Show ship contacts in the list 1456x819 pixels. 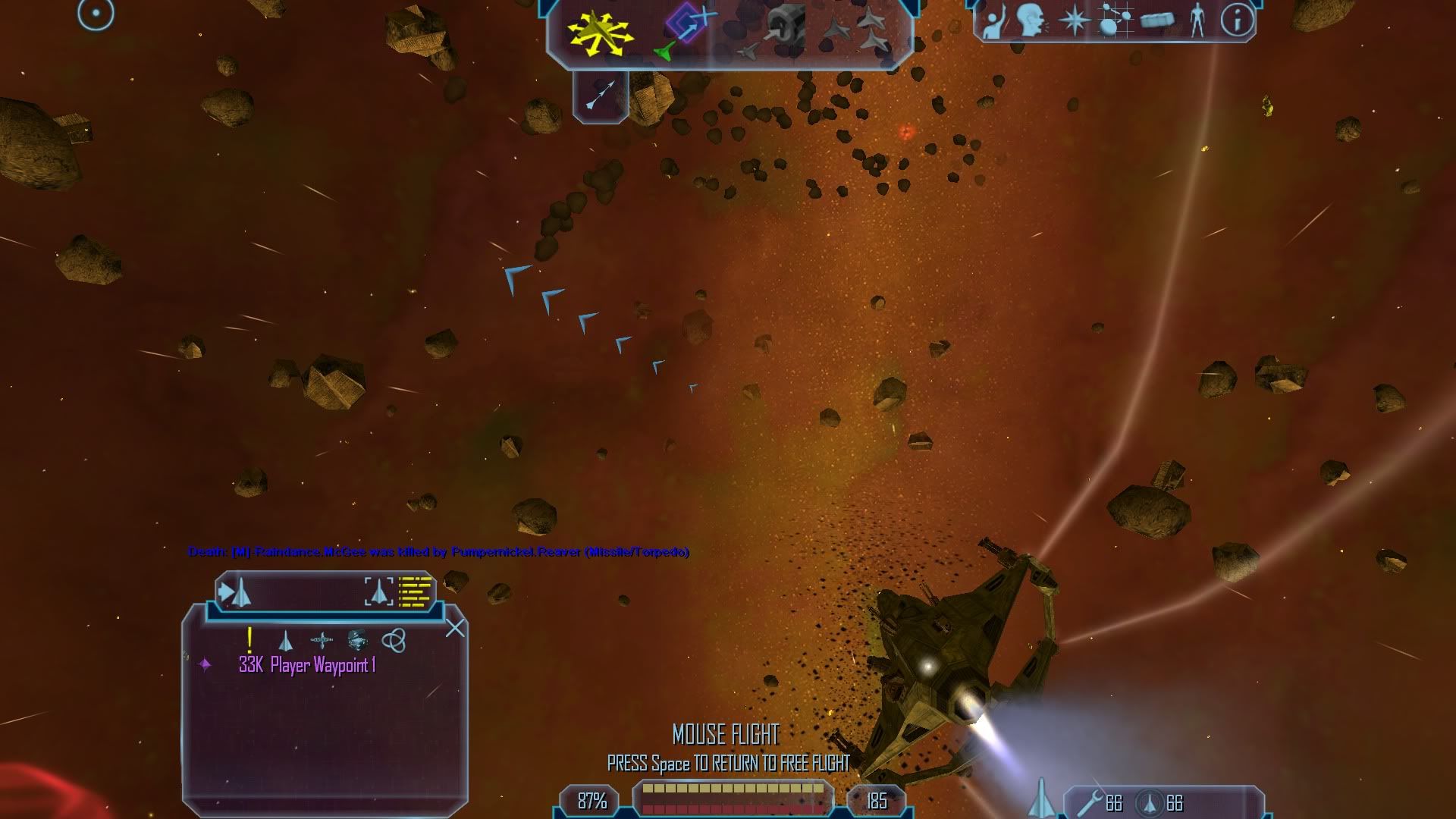click(286, 642)
